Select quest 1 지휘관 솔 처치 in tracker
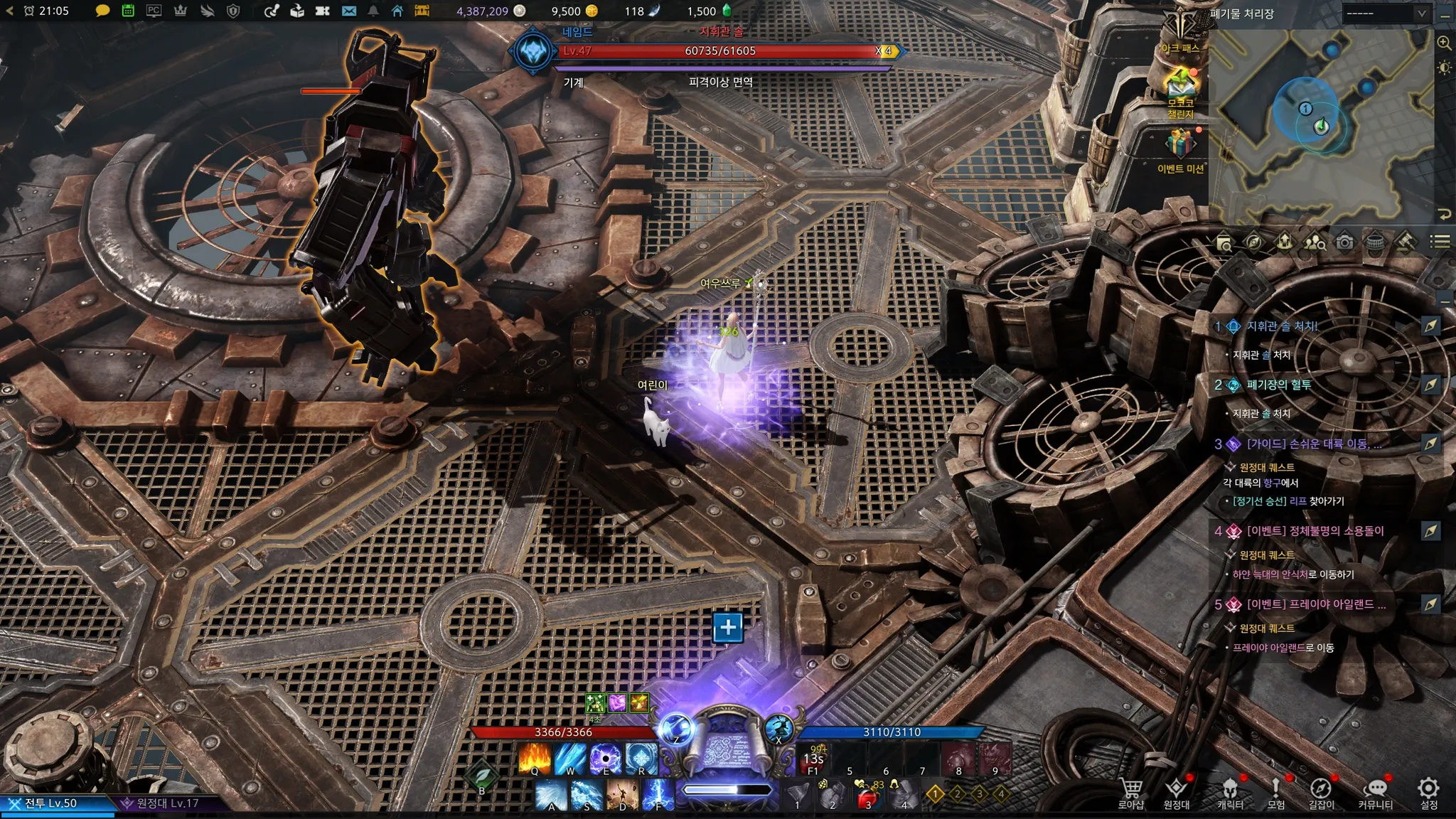This screenshot has height=819, width=1456. click(x=1283, y=326)
